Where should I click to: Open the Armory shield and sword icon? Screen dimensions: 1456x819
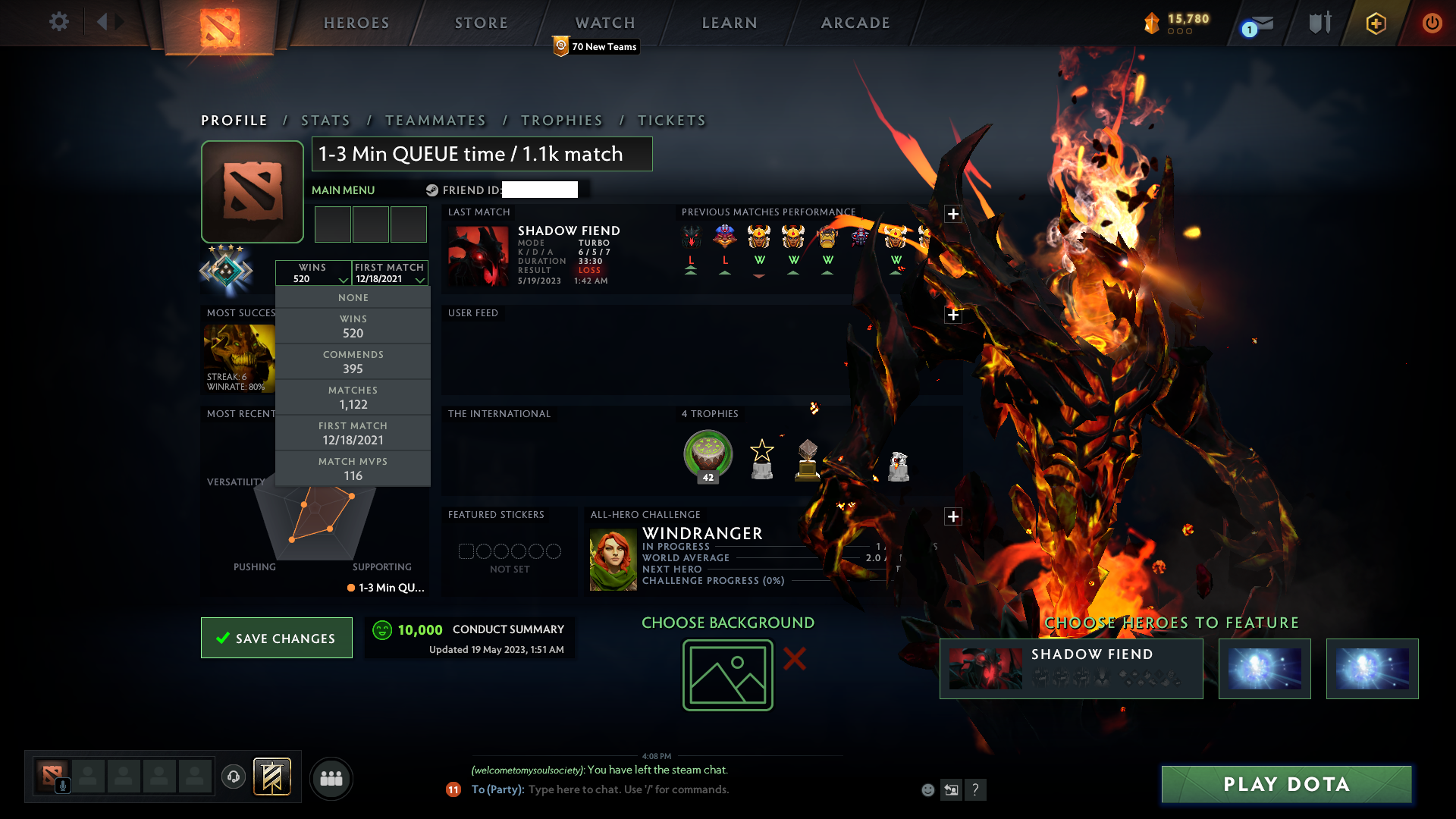pos(1318,23)
